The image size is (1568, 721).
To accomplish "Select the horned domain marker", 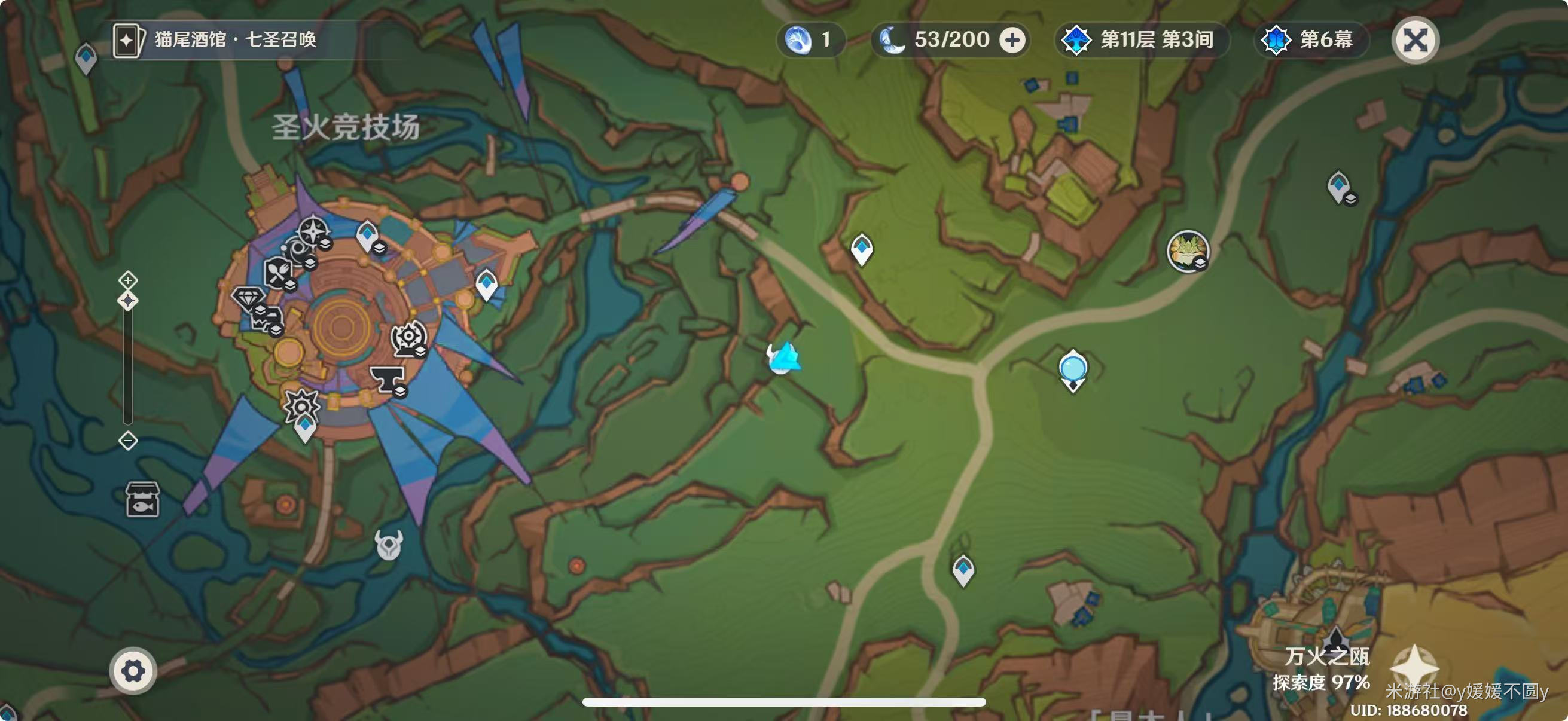I will (388, 543).
